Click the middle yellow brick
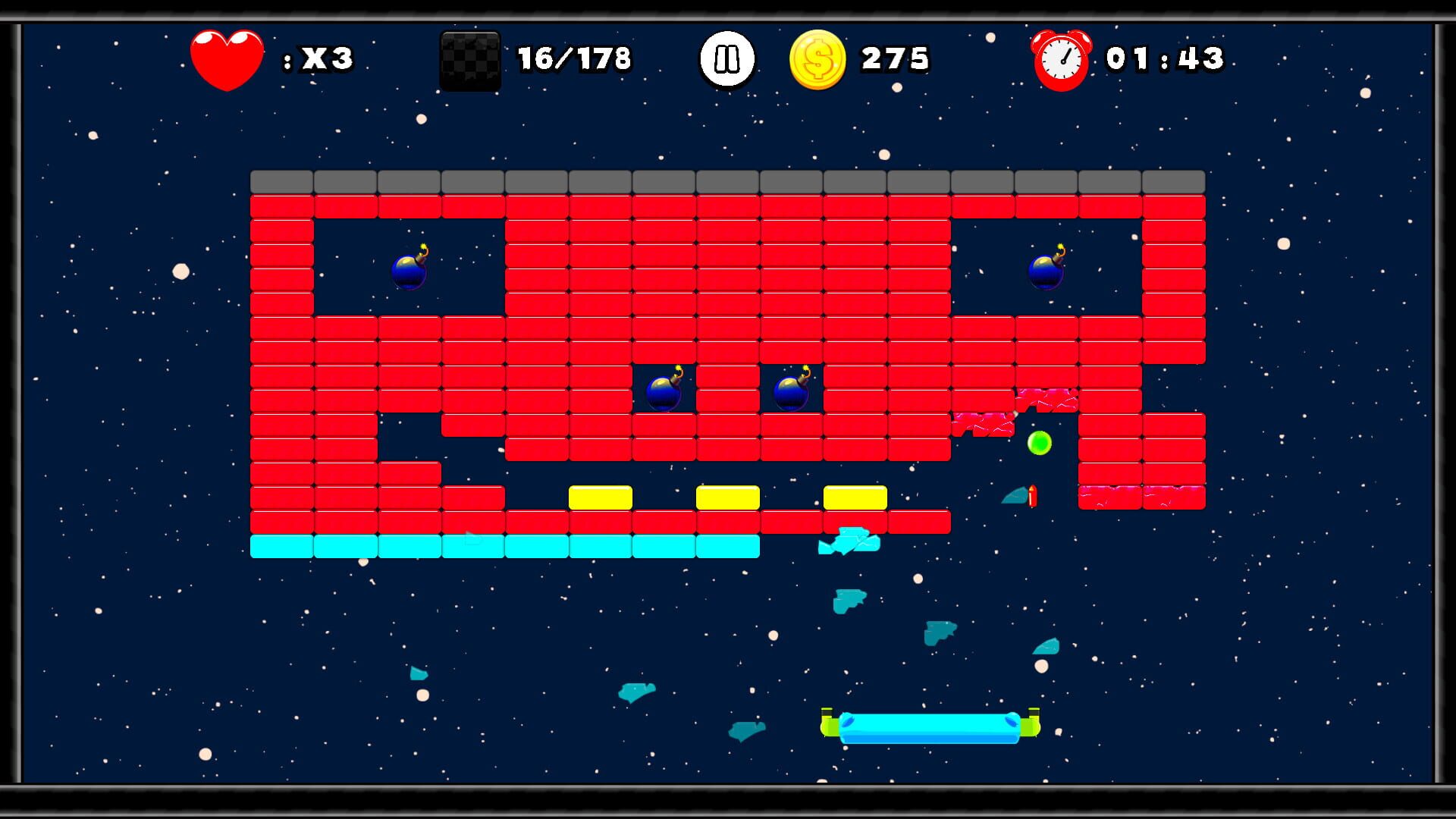The image size is (1456, 819). [727, 496]
